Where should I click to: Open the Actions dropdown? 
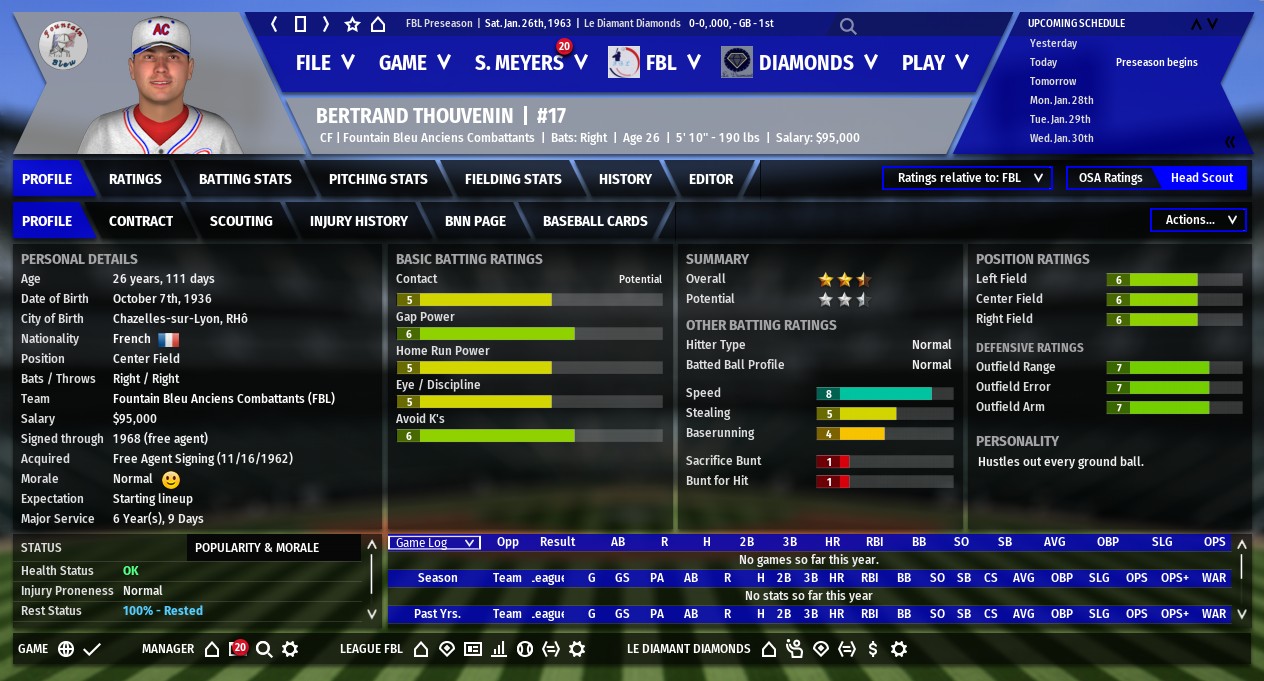tap(1199, 220)
